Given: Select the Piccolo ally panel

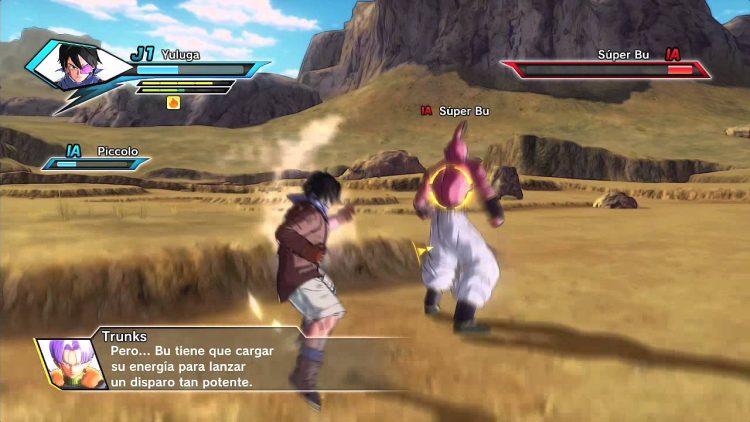Looking at the screenshot, I should [97, 158].
